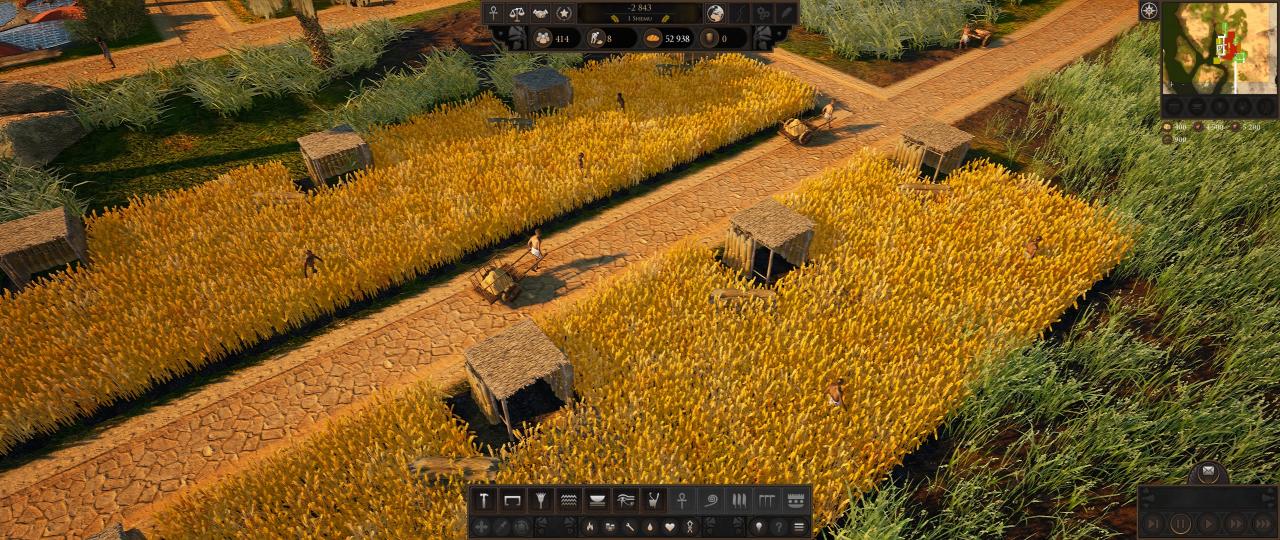Open the wavy water lines category
Screen dimensions: 1280x540
568,498
